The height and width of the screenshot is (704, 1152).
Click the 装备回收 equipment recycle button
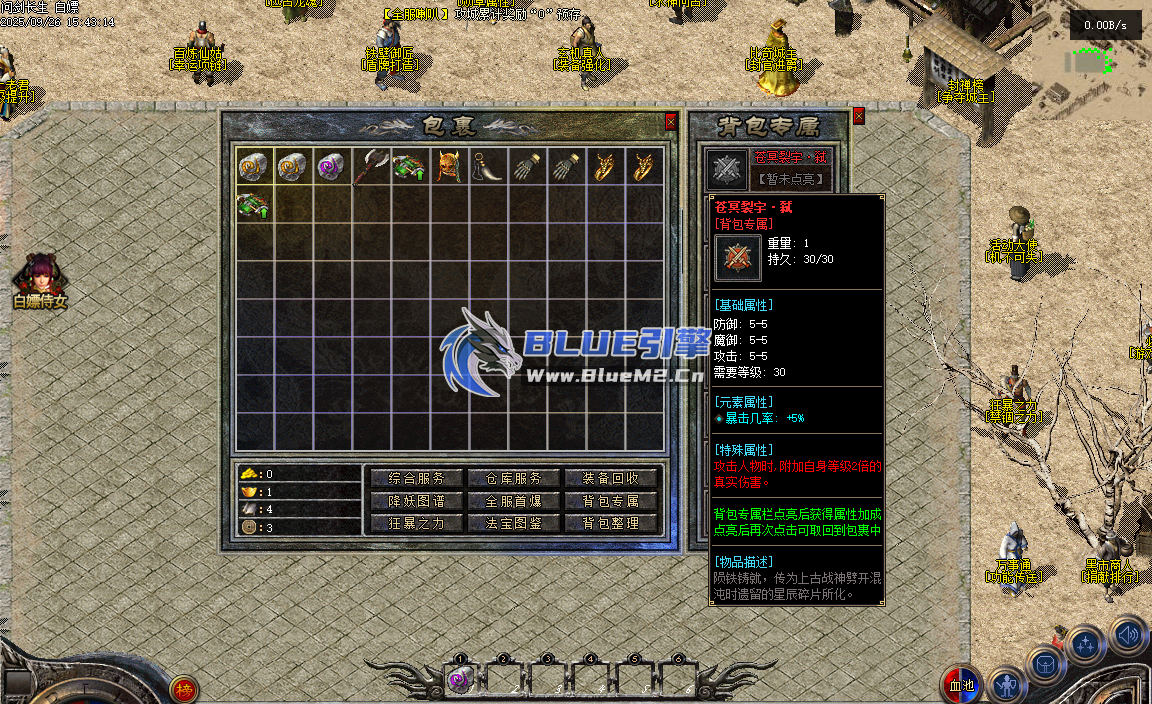pos(611,479)
